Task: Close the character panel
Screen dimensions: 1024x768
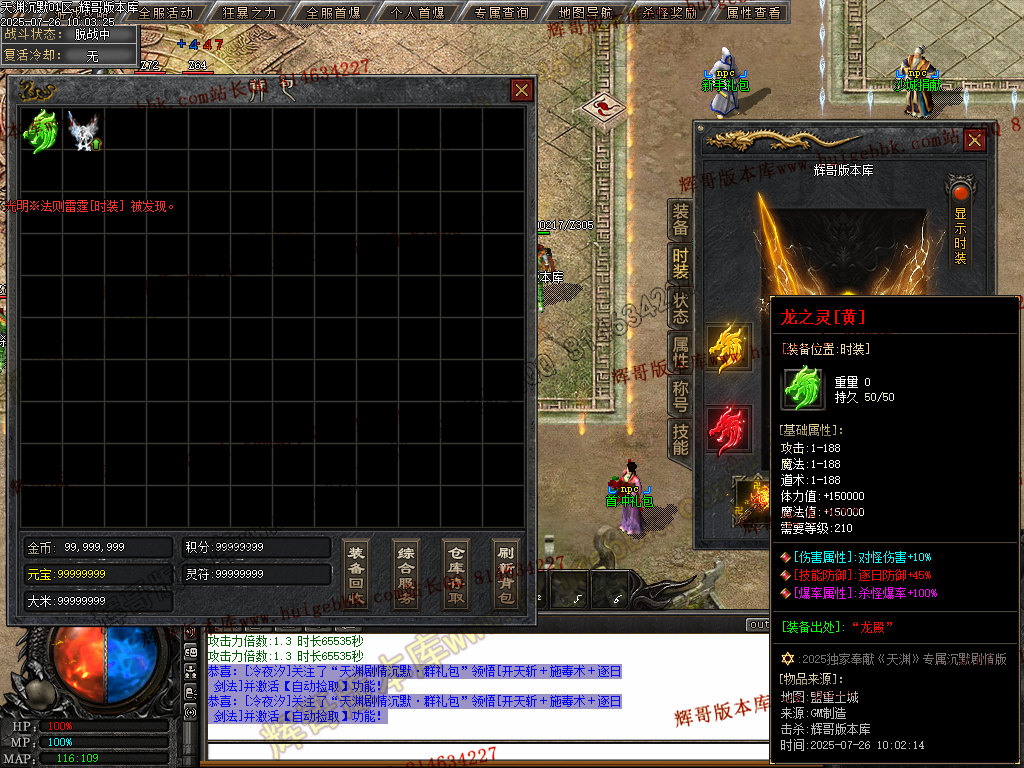Action: [974, 141]
